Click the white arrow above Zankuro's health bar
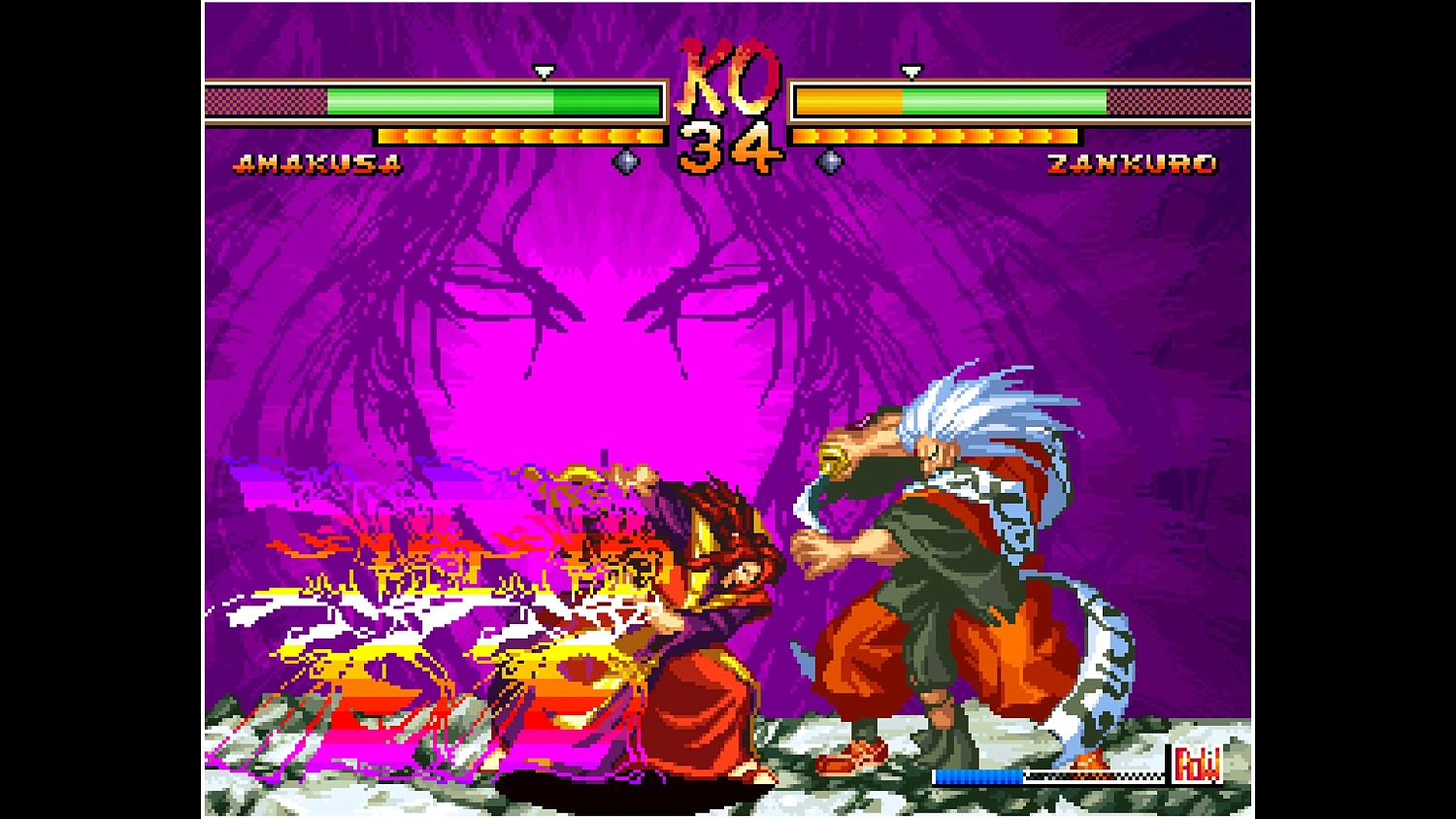The width and height of the screenshot is (1456, 819). (x=910, y=71)
